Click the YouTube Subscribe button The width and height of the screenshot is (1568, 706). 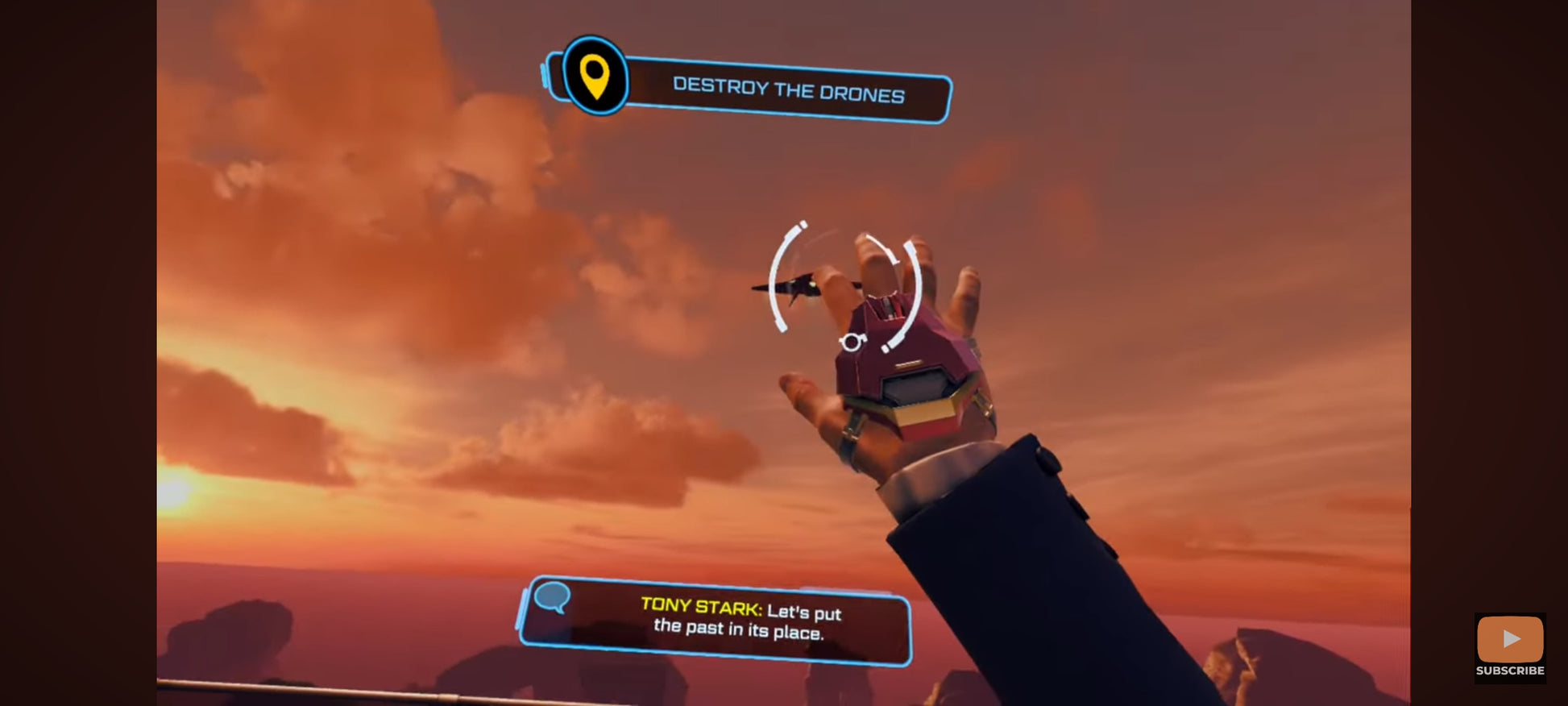pyautogui.click(x=1509, y=646)
